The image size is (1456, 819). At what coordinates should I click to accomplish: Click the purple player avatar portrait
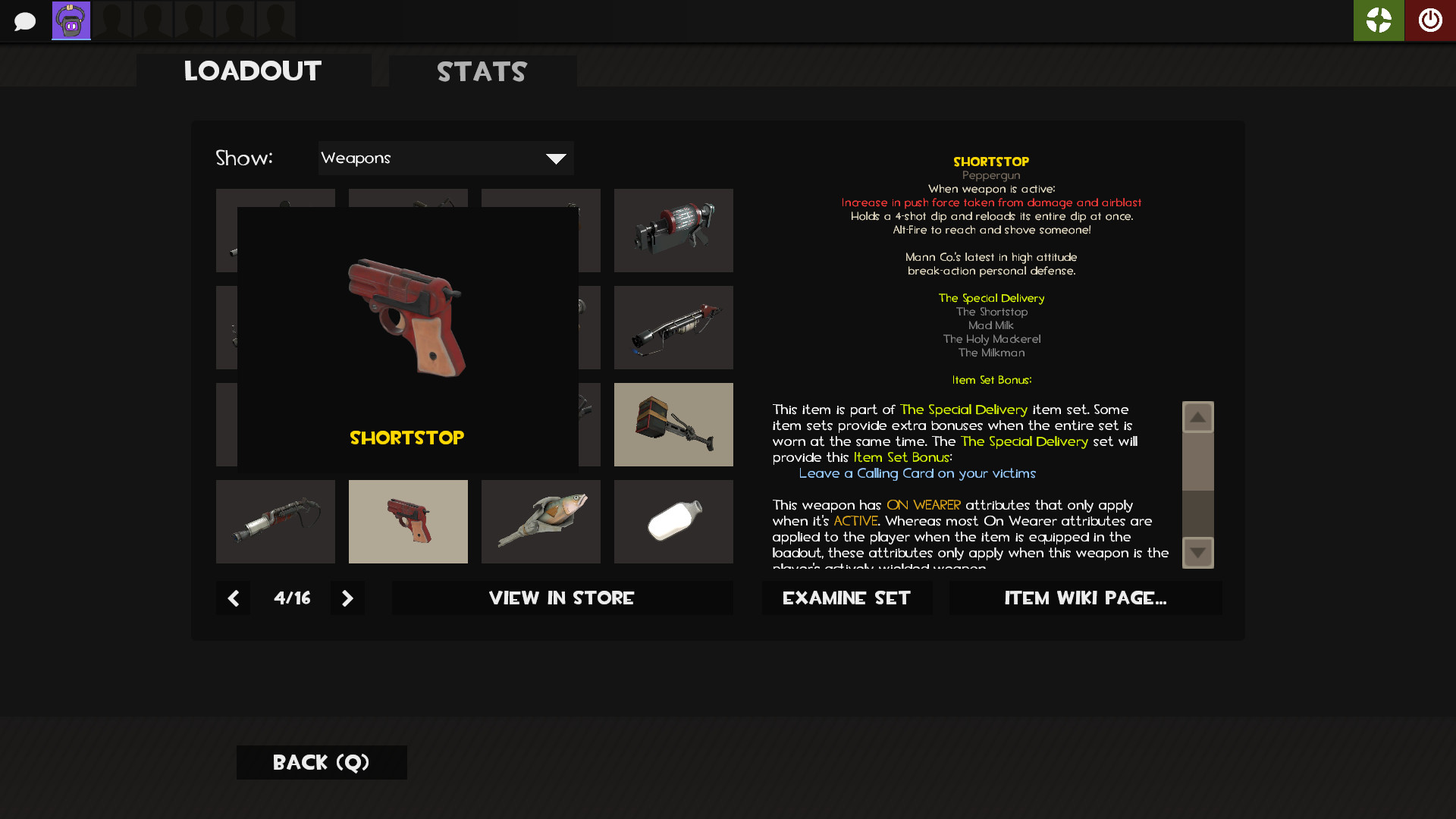[x=71, y=20]
